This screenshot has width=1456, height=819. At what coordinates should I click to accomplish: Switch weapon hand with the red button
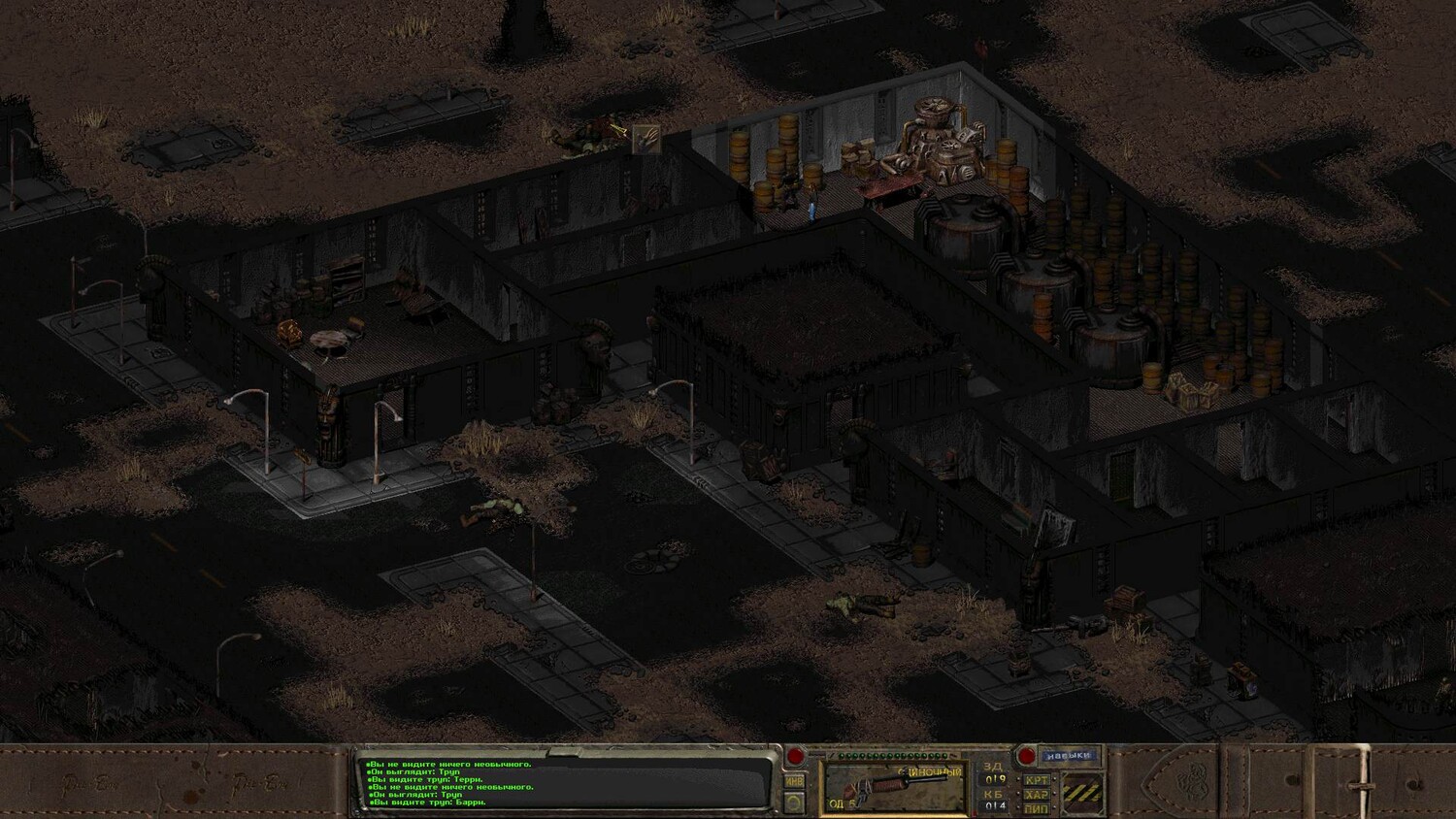click(x=795, y=757)
